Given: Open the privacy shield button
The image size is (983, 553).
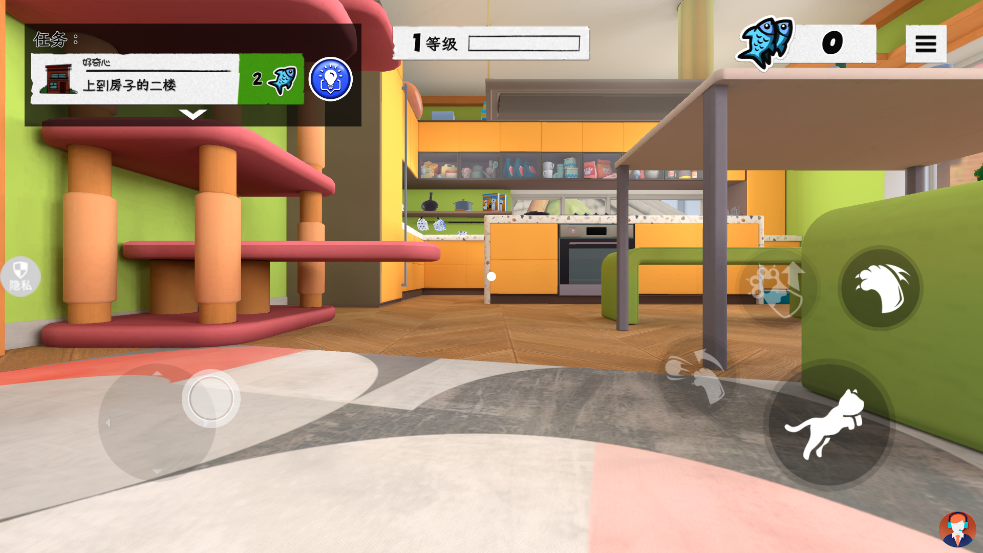Looking at the screenshot, I should click(20, 276).
